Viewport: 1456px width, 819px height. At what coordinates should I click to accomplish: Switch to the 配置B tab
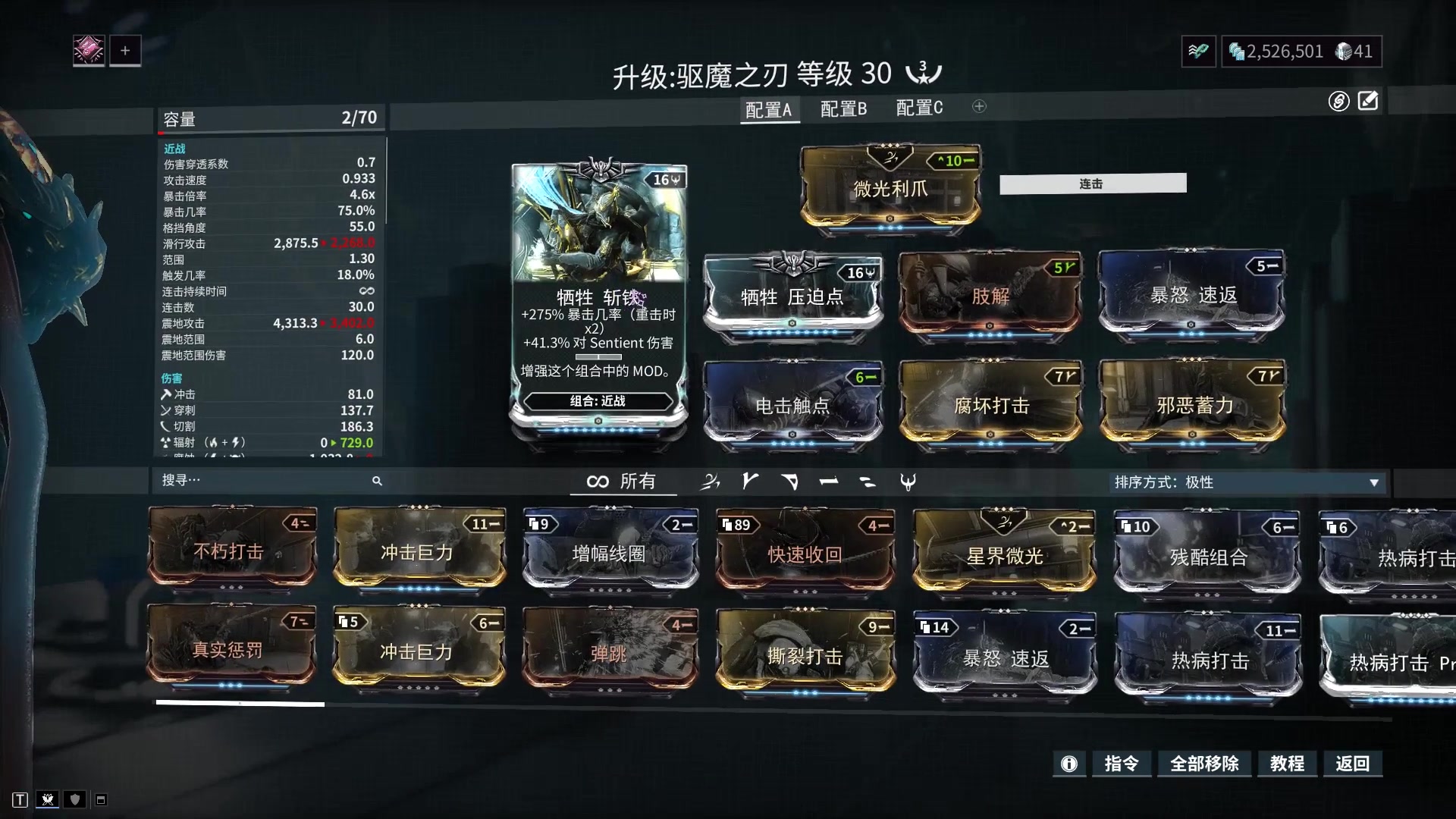pos(842,108)
